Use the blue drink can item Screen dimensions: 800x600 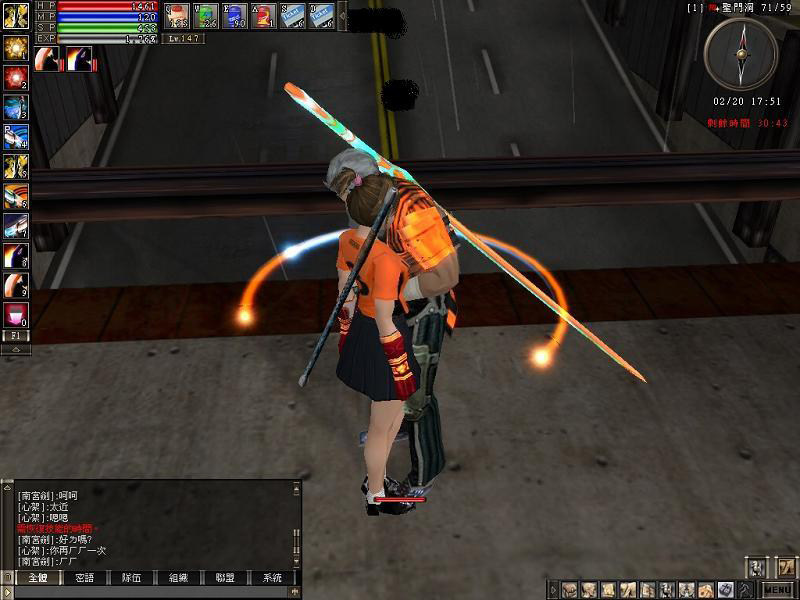pos(234,15)
